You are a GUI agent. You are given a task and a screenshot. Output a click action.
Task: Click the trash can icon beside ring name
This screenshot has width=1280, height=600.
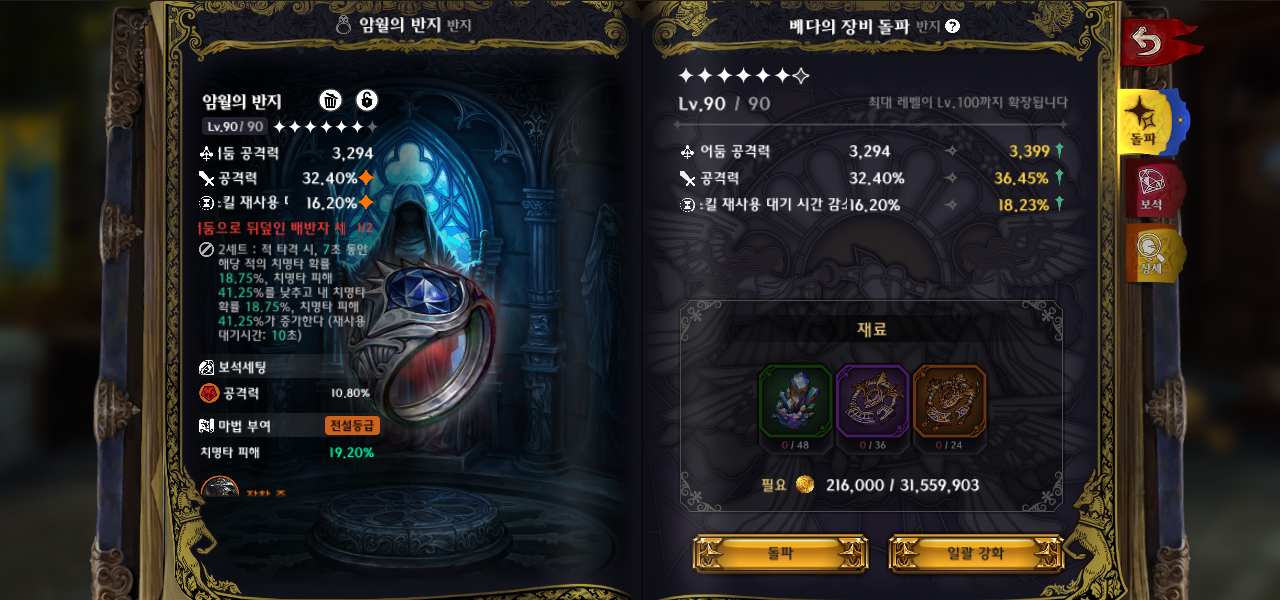[331, 100]
